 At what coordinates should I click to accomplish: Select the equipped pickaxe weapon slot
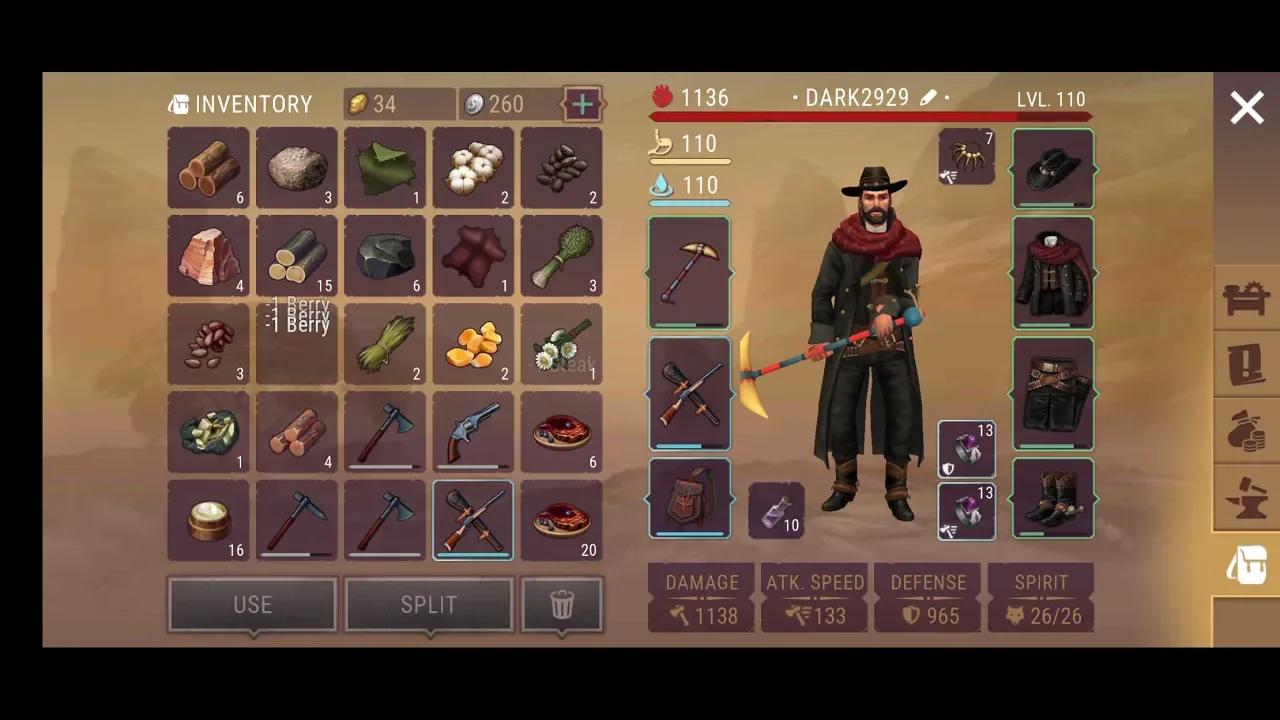click(689, 272)
